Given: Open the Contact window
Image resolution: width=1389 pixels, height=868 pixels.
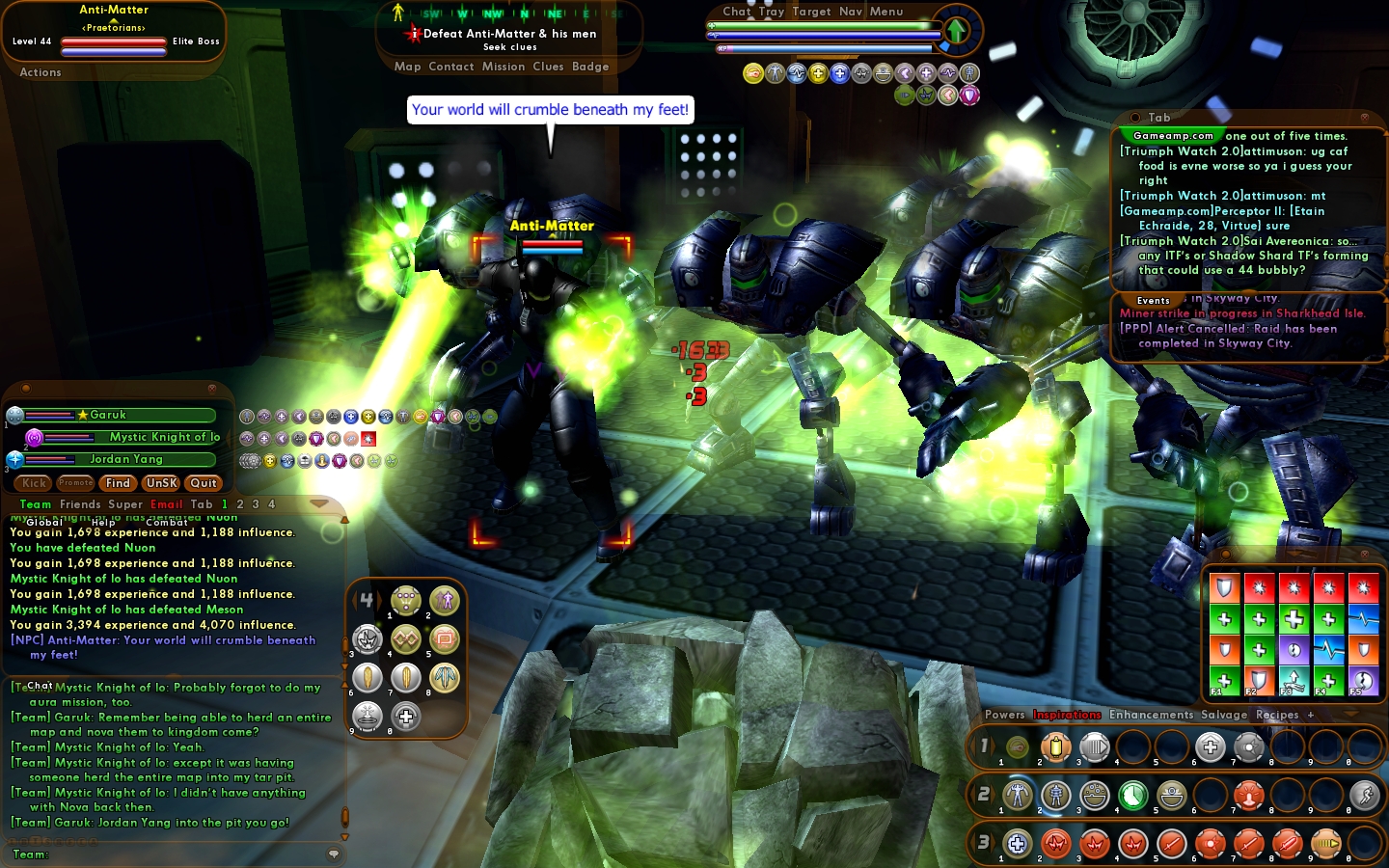Looking at the screenshot, I should (x=451, y=67).
